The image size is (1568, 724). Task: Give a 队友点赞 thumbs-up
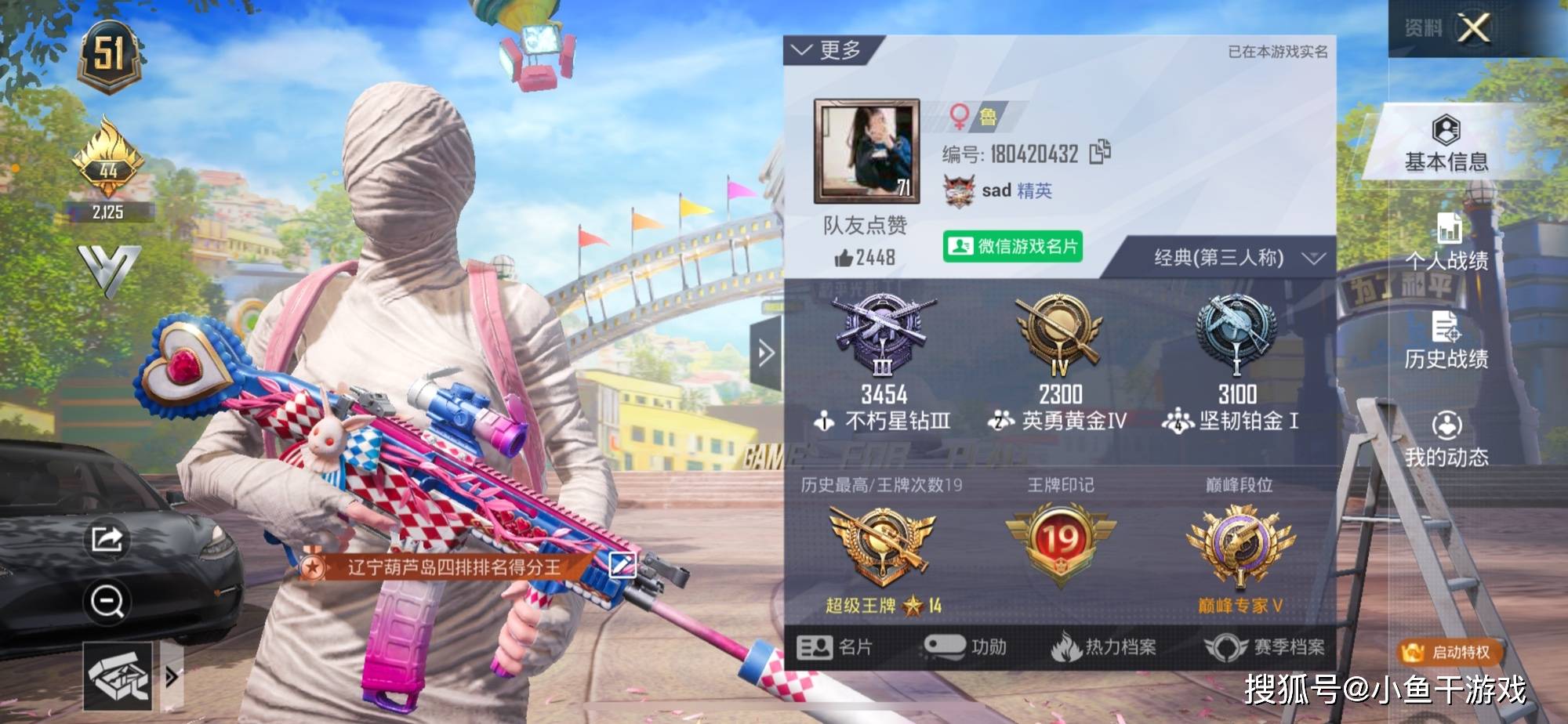click(844, 258)
